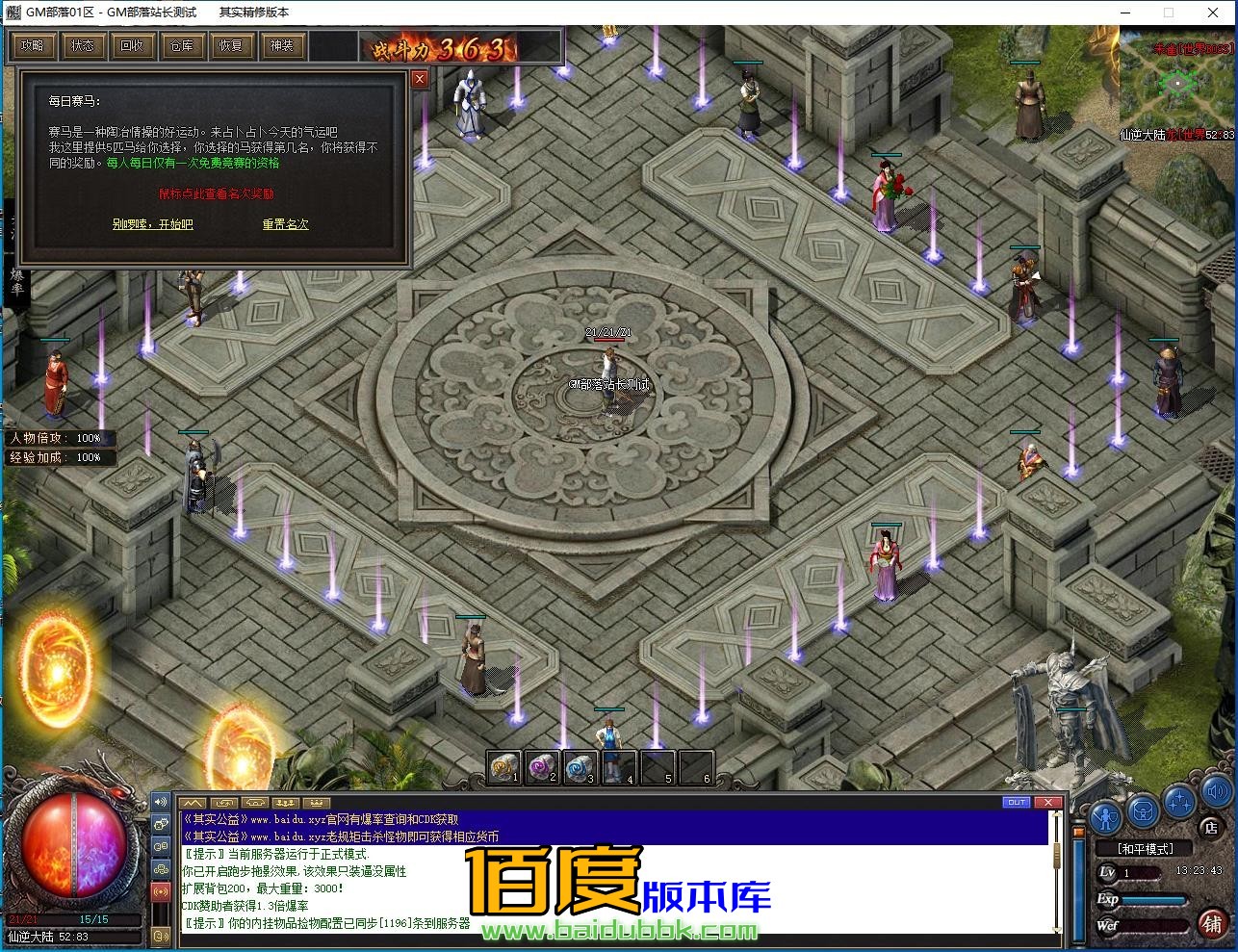The height and width of the screenshot is (952, 1238).
Task: Click the 重置名次 link in the dialog
Action: tap(285, 223)
